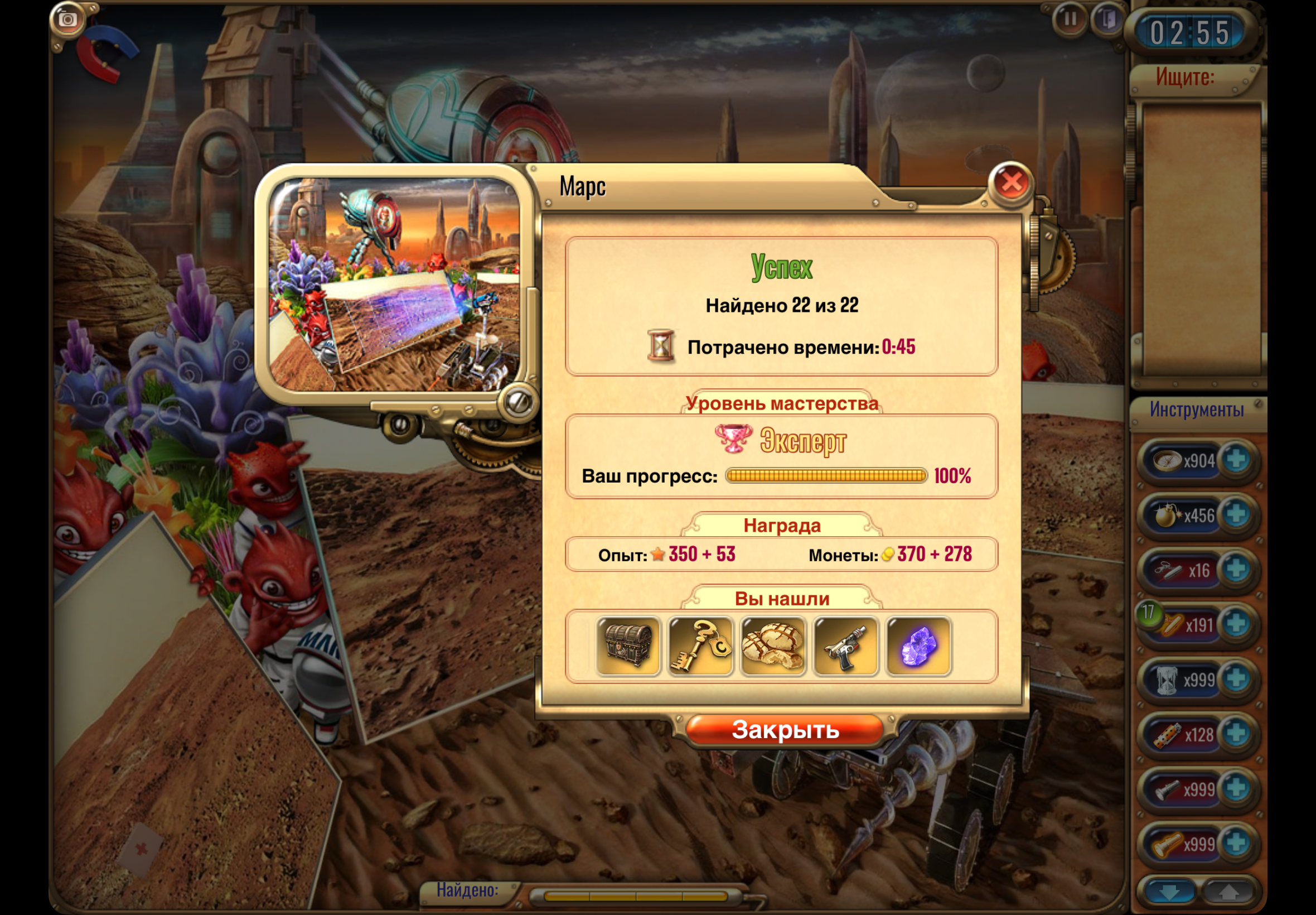Select the found purple crystal item
This screenshot has height=915, width=1316.
point(918,646)
